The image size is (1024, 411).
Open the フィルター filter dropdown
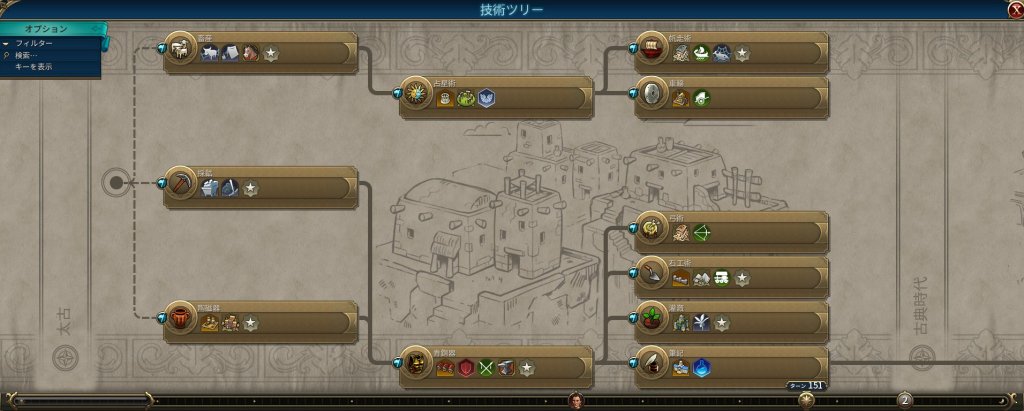click(36, 44)
